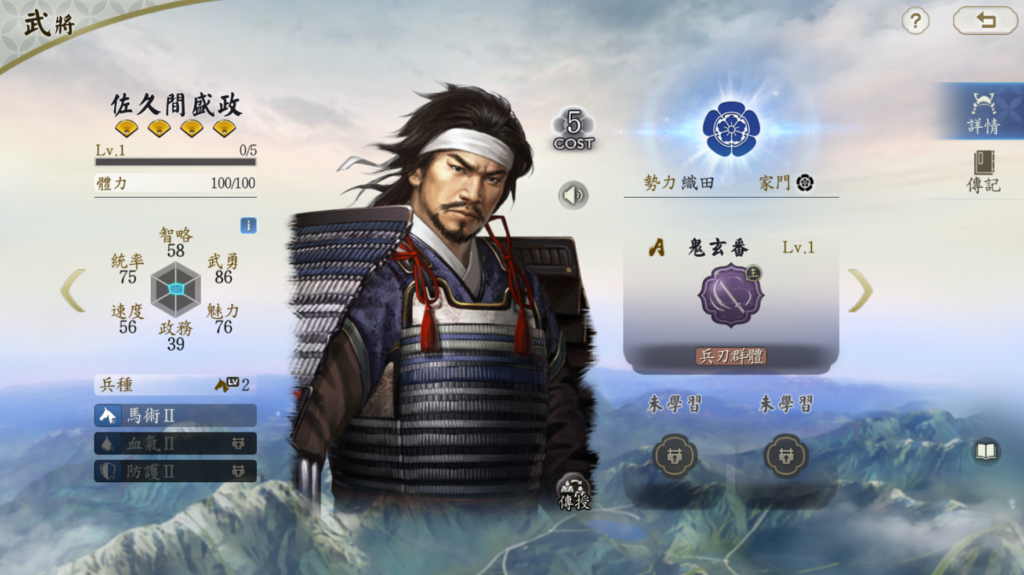The image size is (1024, 575).
Task: Select the 馬術II troop skill row
Action: click(175, 415)
